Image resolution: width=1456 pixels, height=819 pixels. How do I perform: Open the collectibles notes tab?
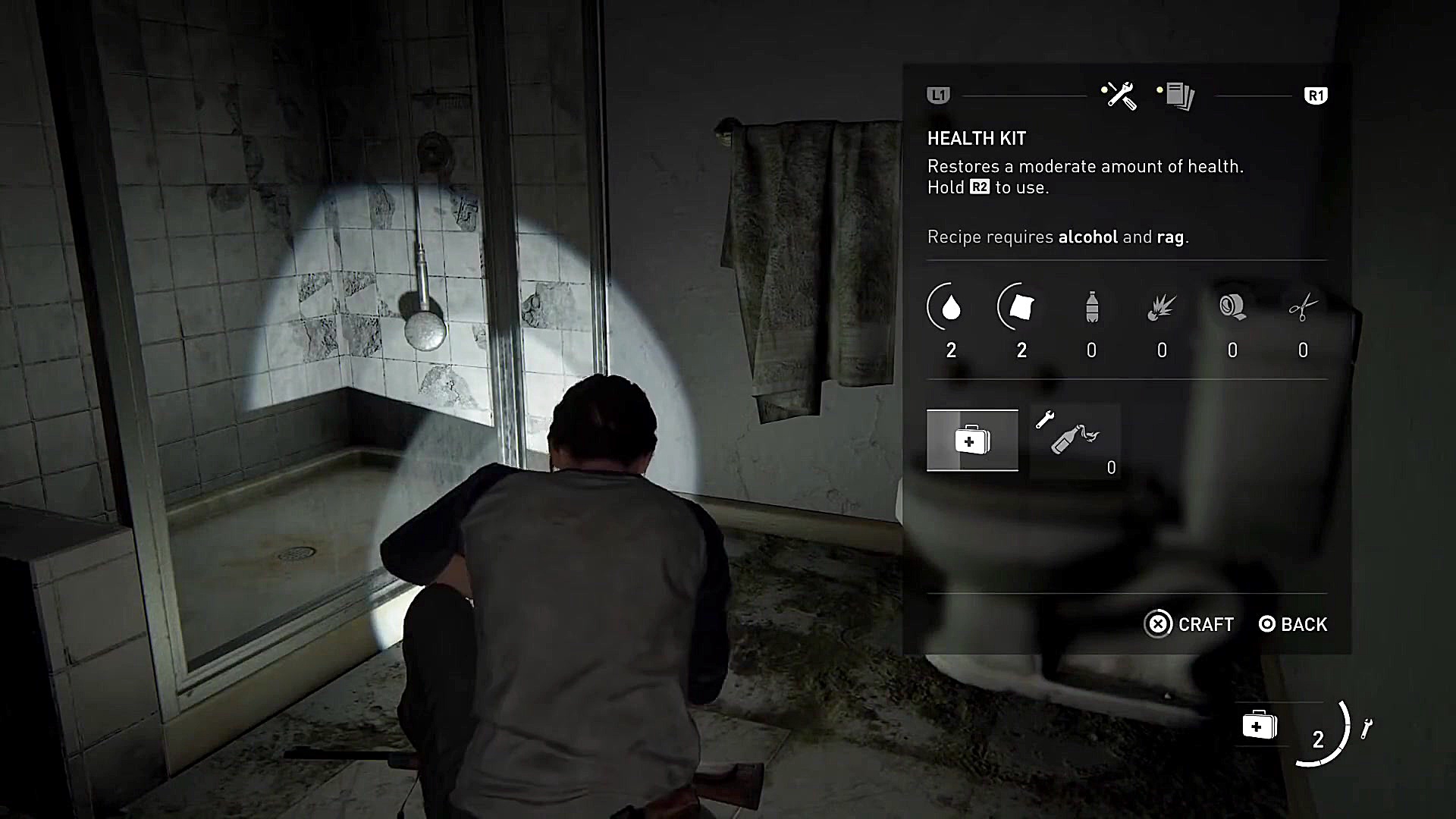[x=1178, y=96]
